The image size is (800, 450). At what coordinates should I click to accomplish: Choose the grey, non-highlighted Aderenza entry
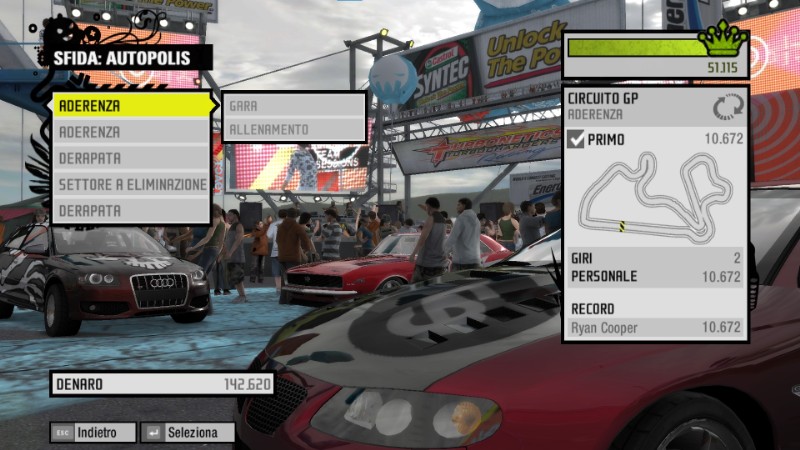(132, 131)
